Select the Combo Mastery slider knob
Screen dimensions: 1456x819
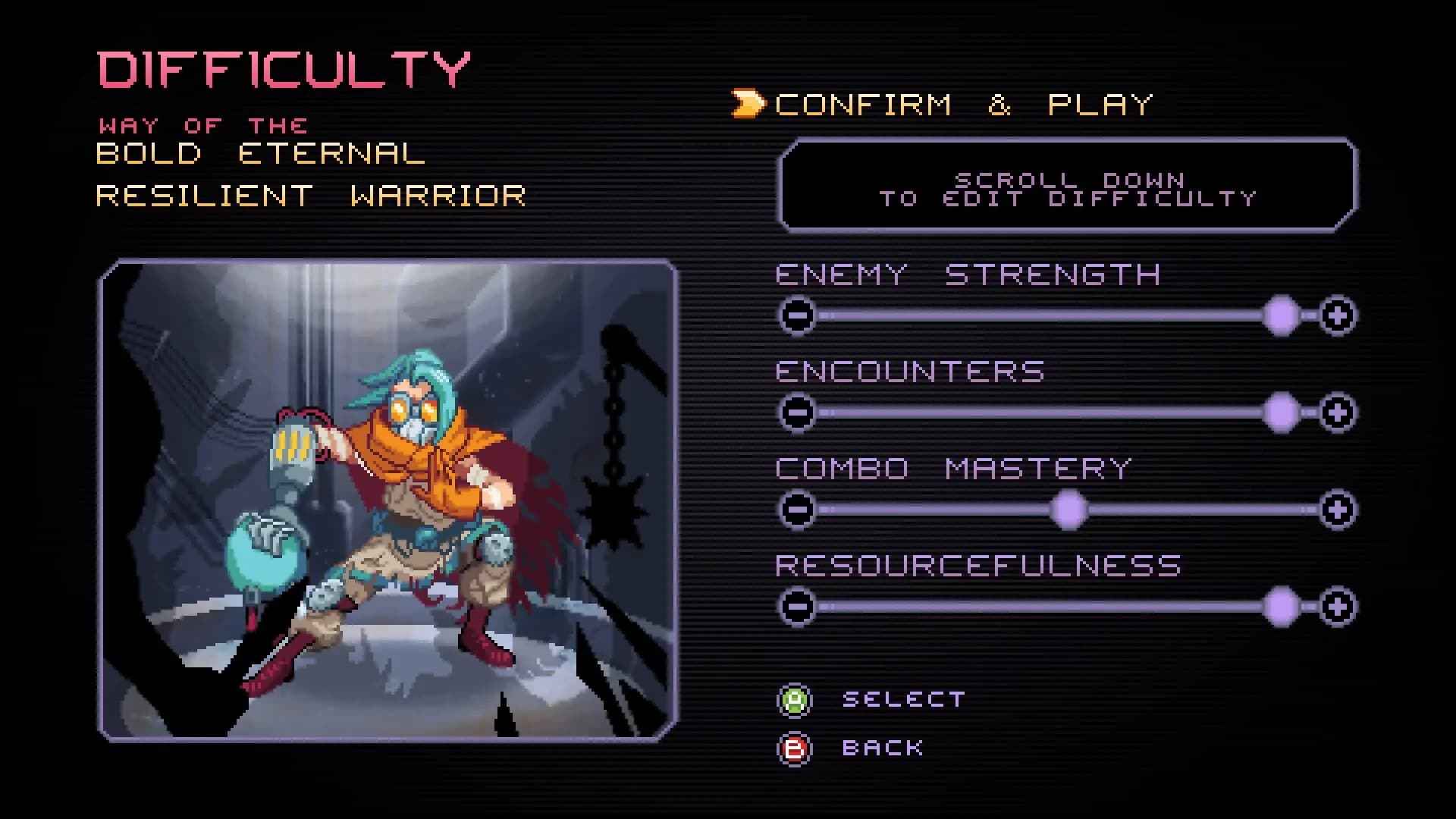(x=1069, y=508)
